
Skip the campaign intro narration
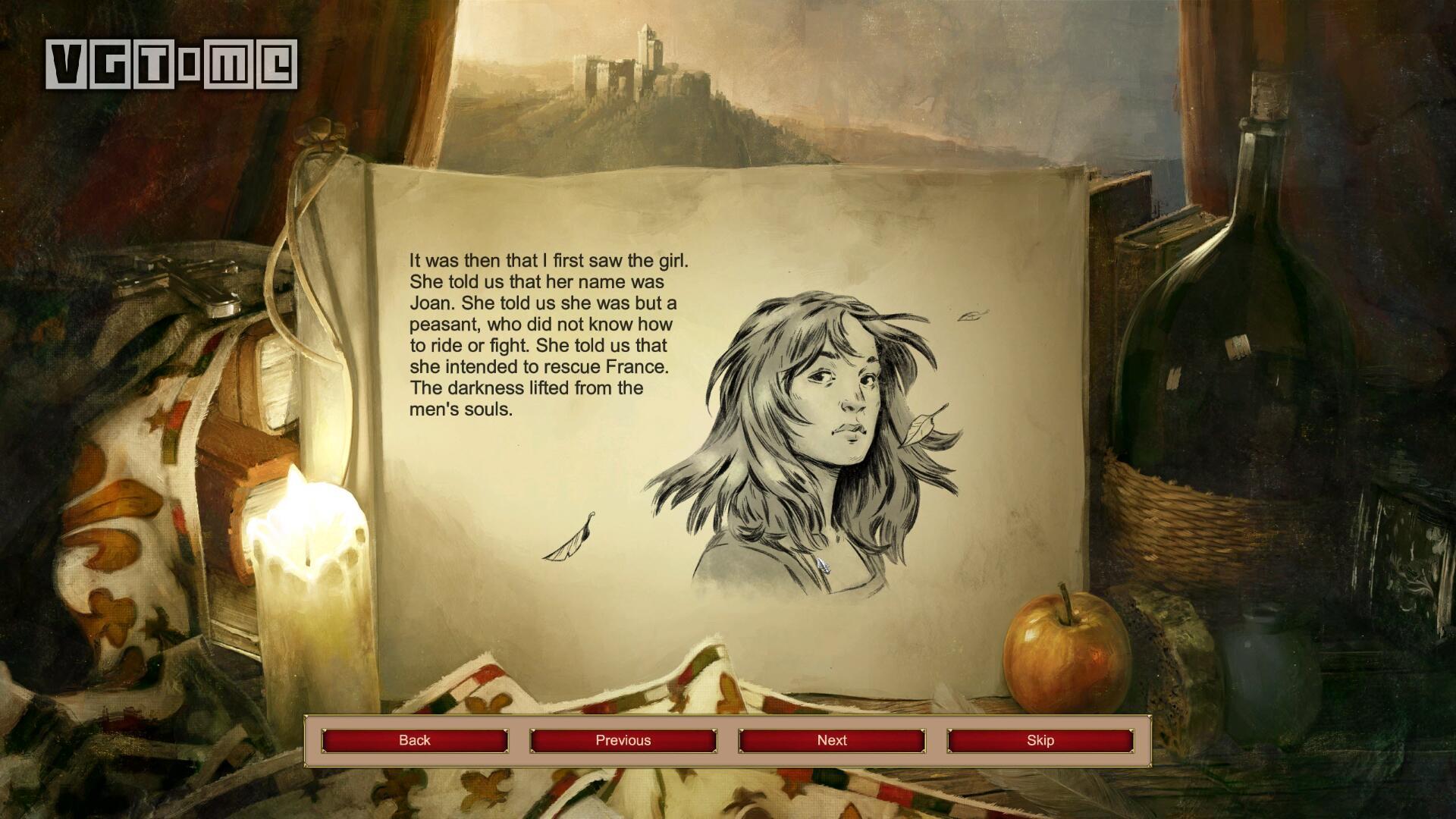[1040, 740]
